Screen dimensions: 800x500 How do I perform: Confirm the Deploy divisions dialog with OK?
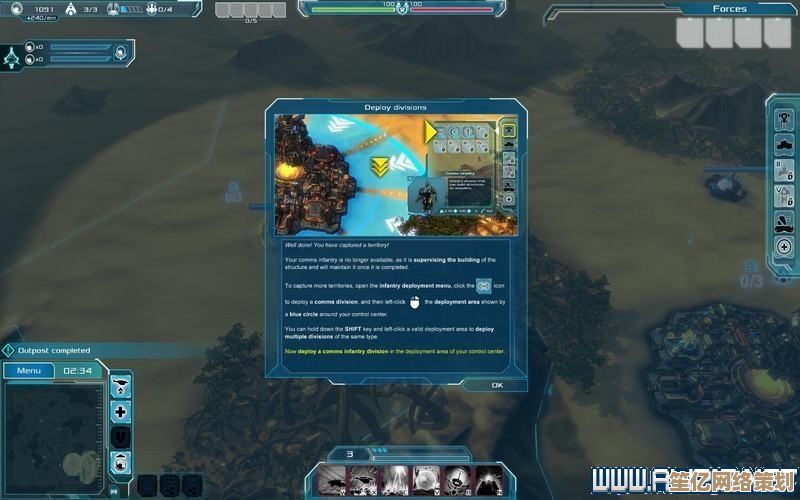497,385
